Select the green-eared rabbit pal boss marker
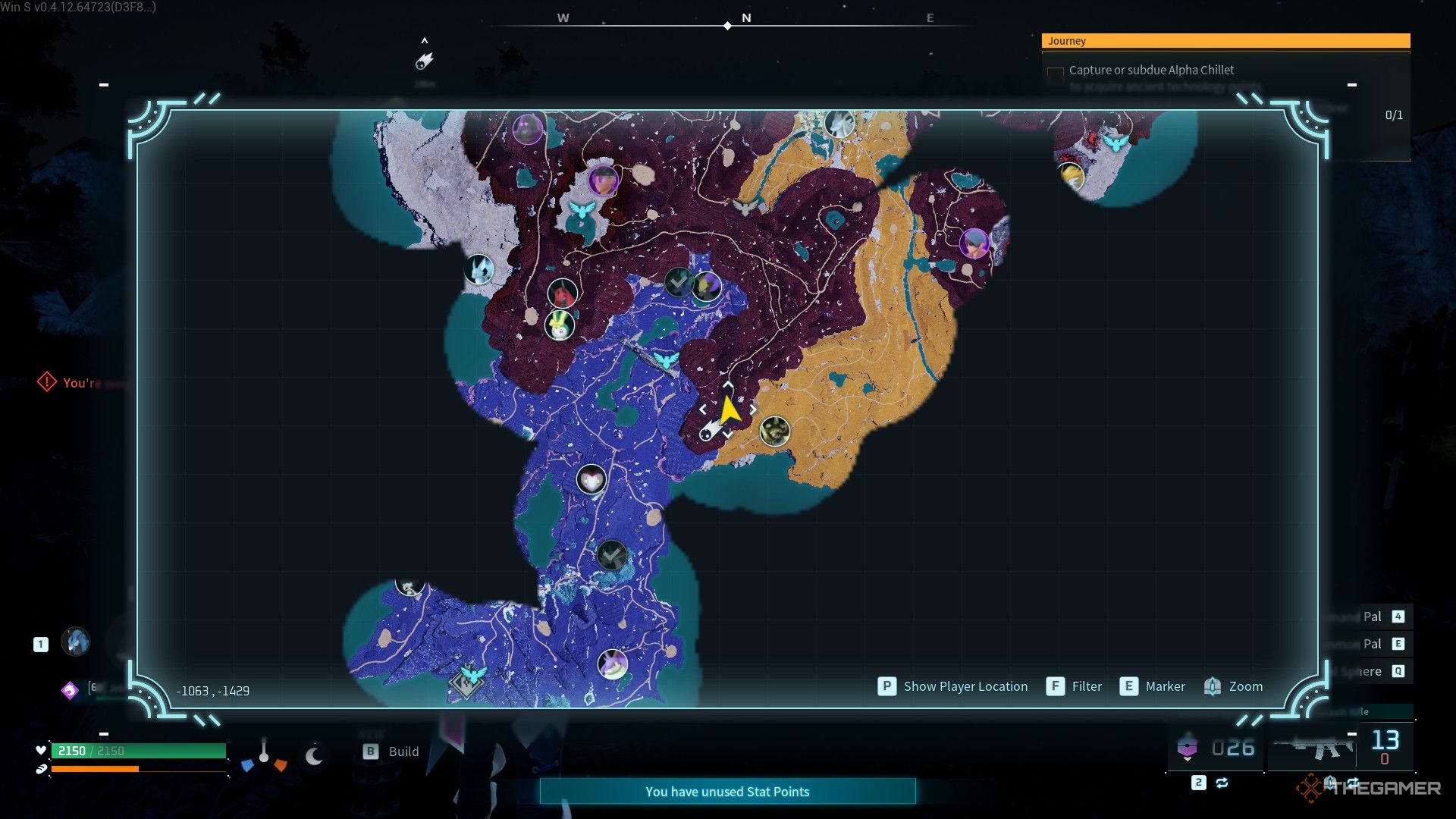 (x=560, y=325)
